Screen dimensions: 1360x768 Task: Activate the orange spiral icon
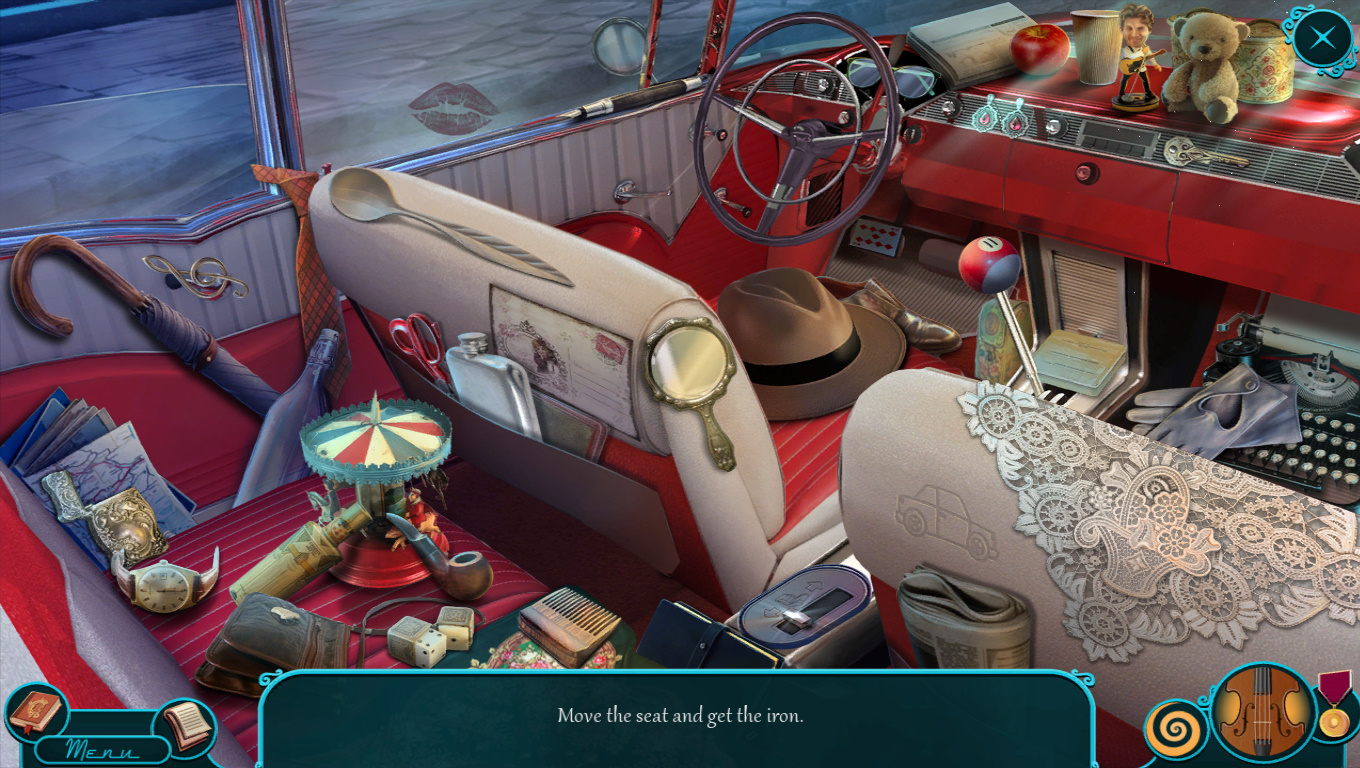tap(1176, 731)
